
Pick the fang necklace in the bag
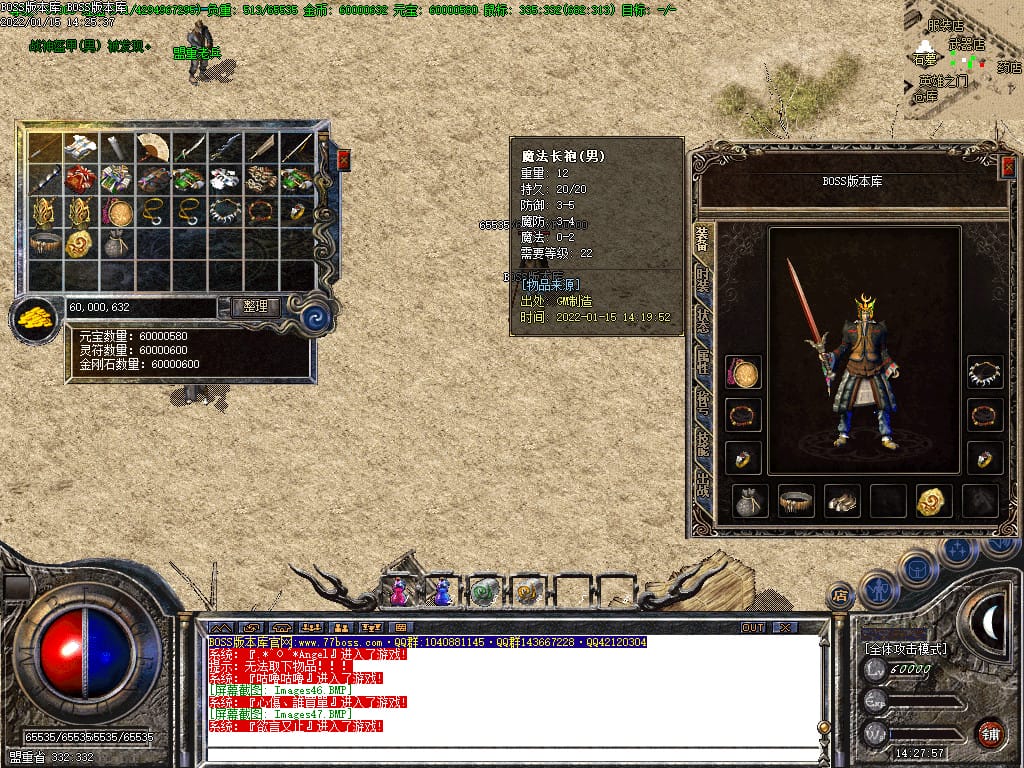coord(226,211)
